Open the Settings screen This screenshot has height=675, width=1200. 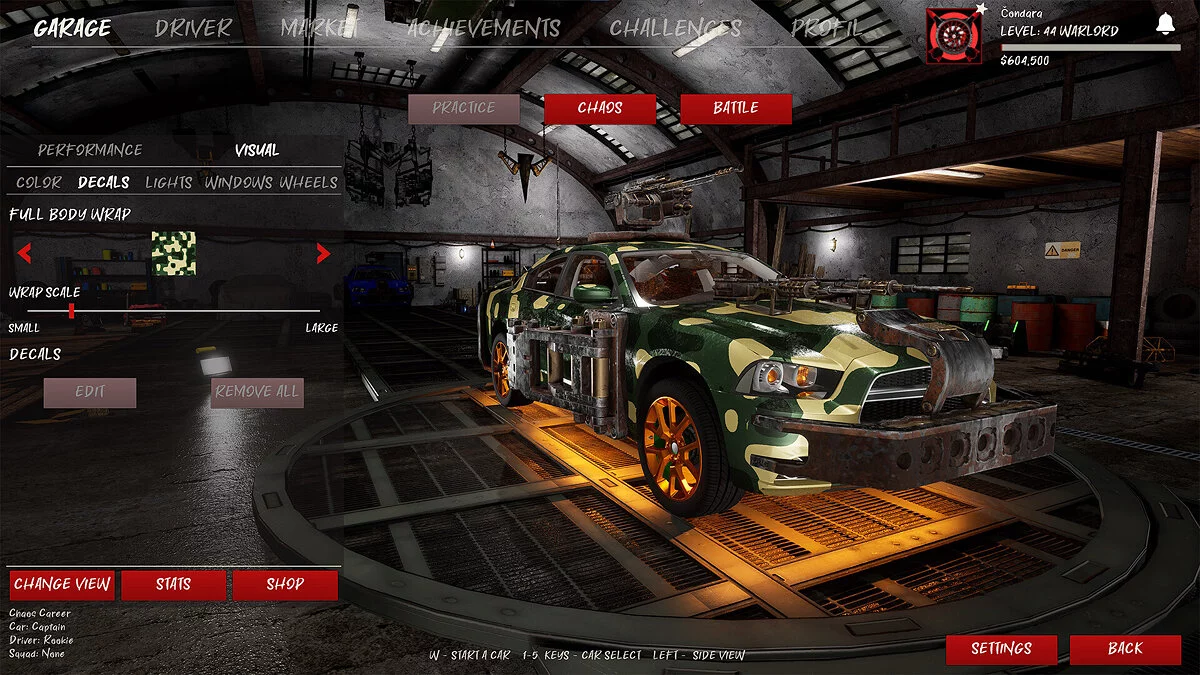point(1001,649)
